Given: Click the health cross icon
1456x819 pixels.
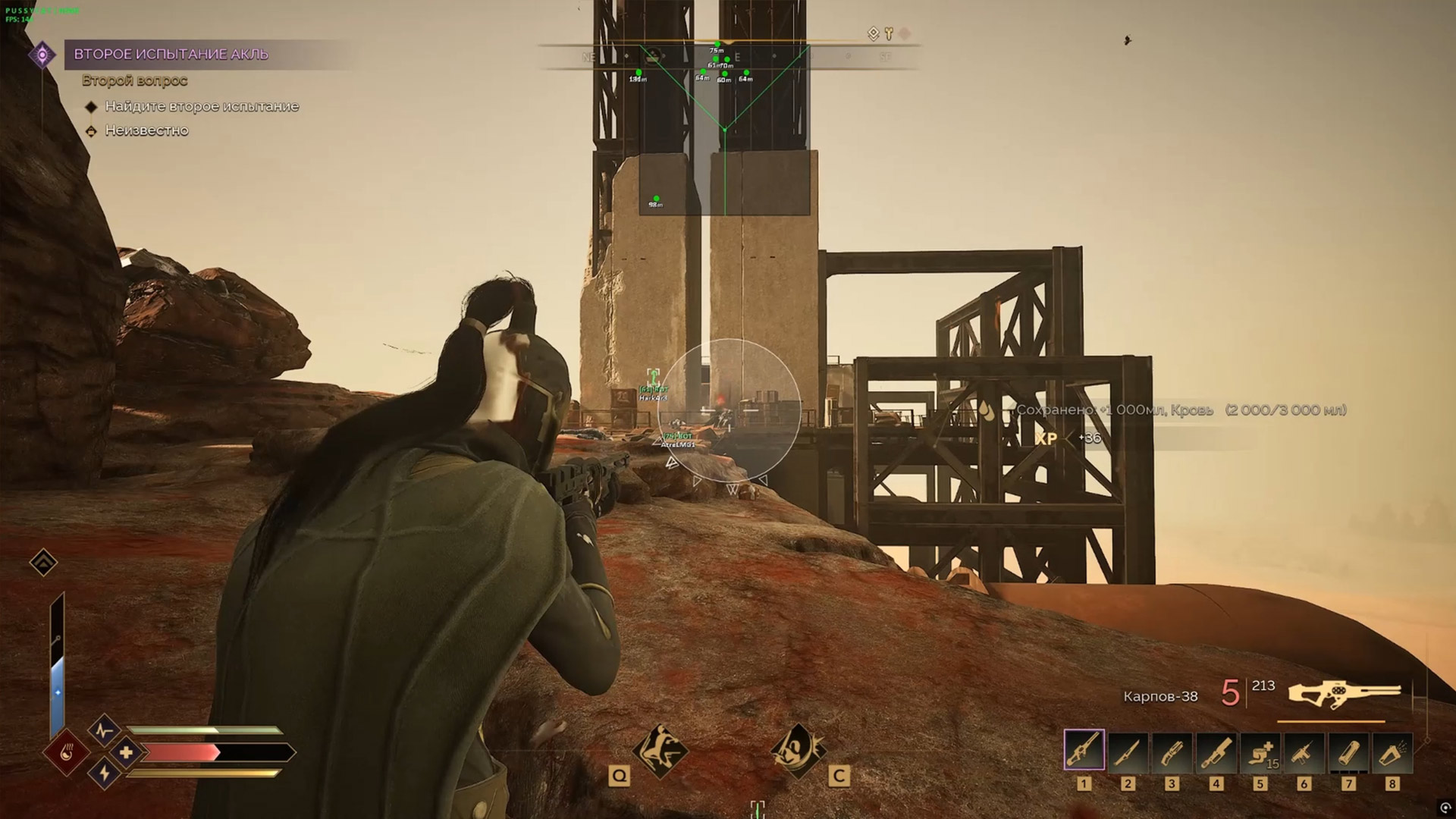Looking at the screenshot, I should tap(127, 752).
